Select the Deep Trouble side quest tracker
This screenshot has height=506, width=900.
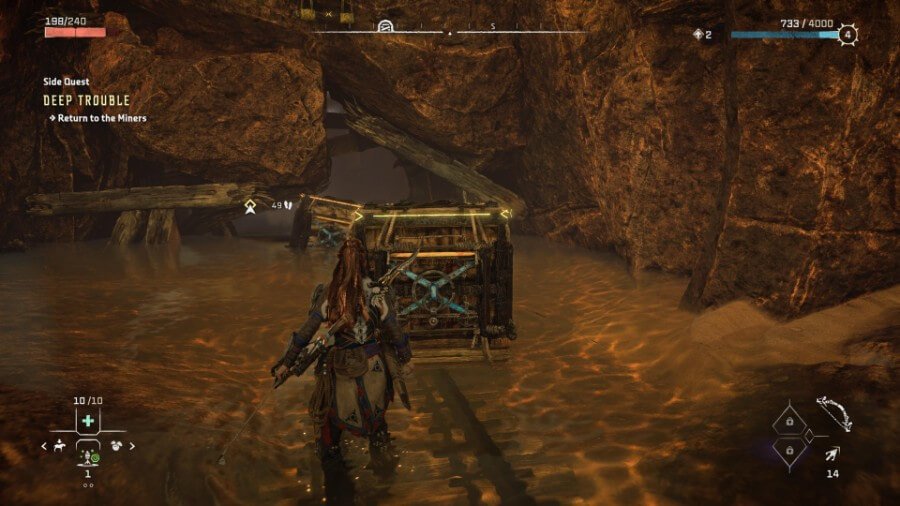click(86, 101)
